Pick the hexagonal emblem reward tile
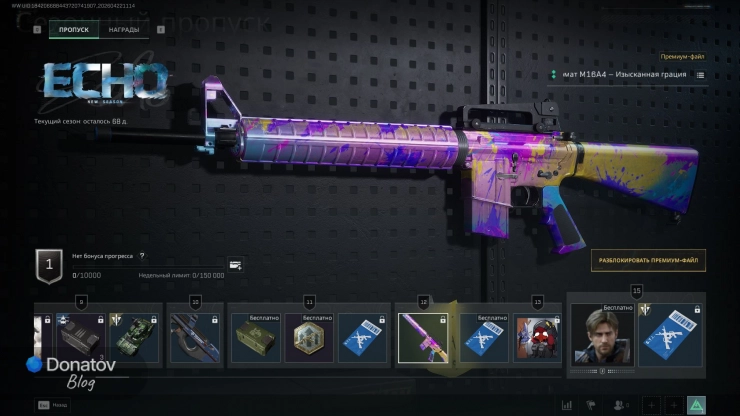The height and width of the screenshot is (416, 740). [x=309, y=337]
